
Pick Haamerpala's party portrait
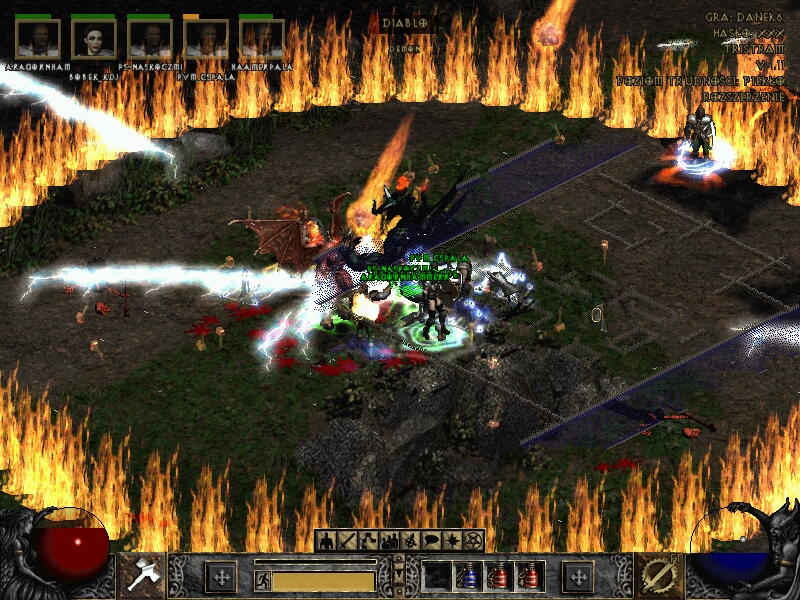pos(262,39)
